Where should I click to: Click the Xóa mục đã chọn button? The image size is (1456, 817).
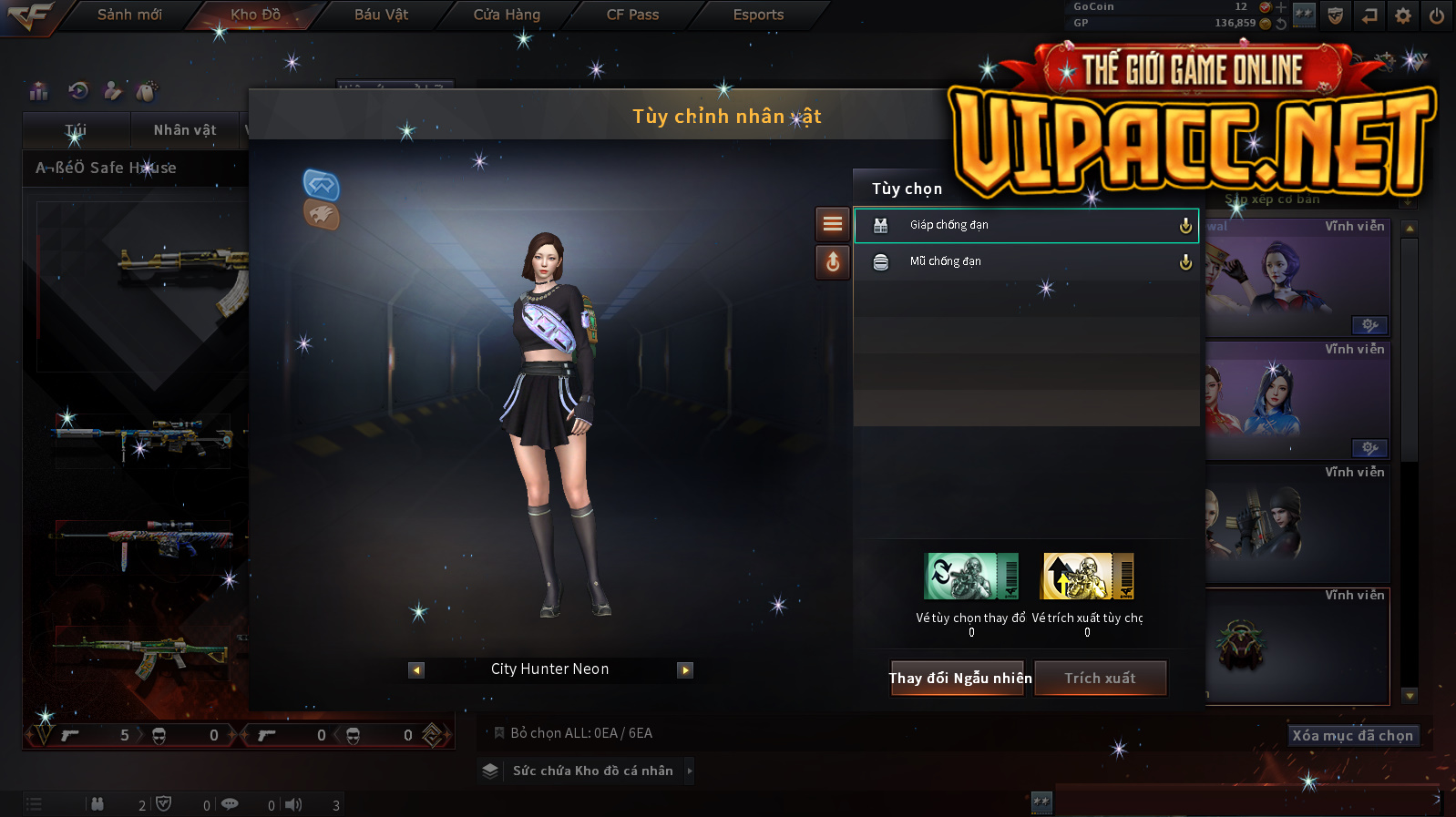1352,735
